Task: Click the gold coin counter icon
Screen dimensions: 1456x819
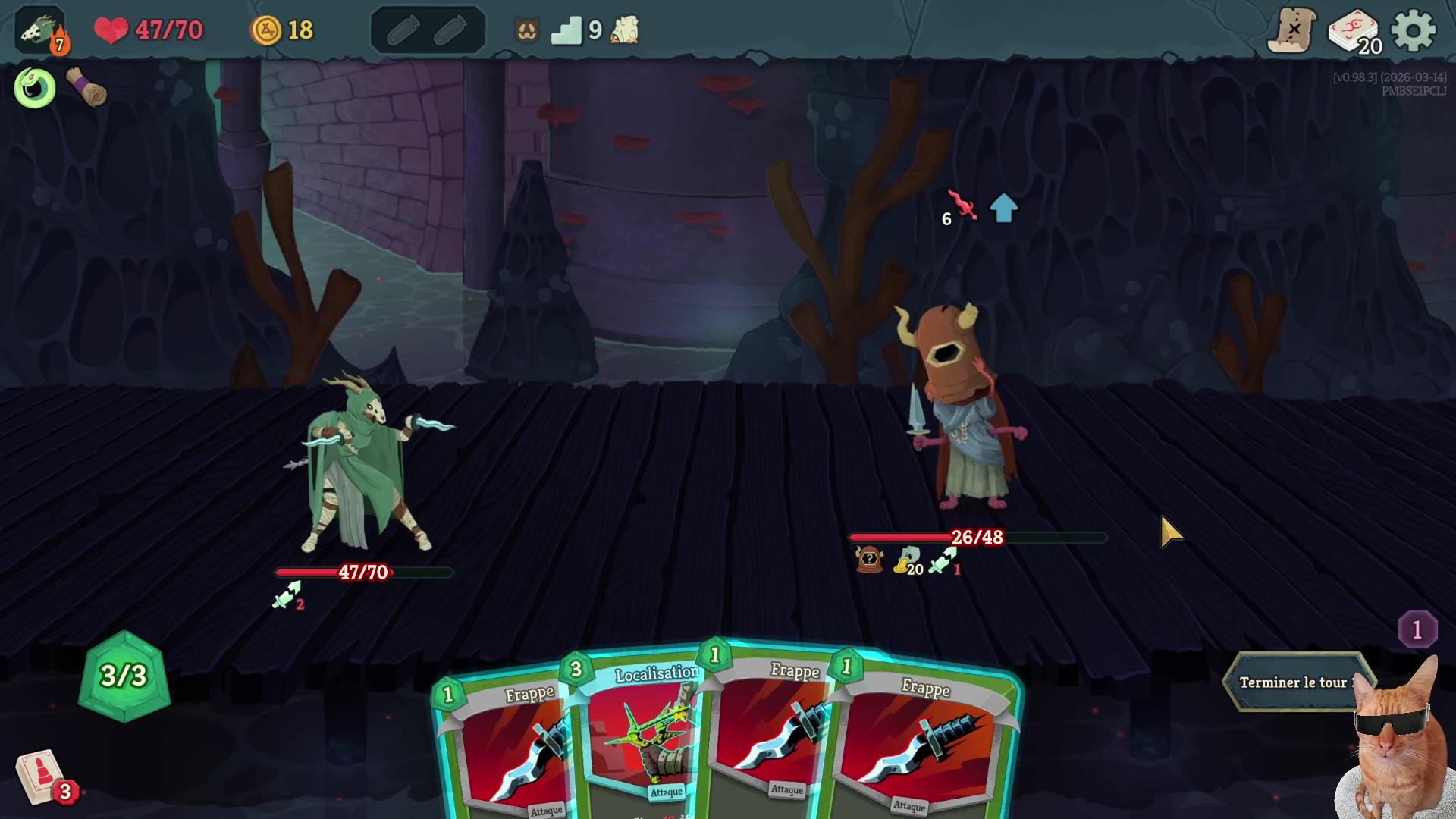Action: click(266, 30)
